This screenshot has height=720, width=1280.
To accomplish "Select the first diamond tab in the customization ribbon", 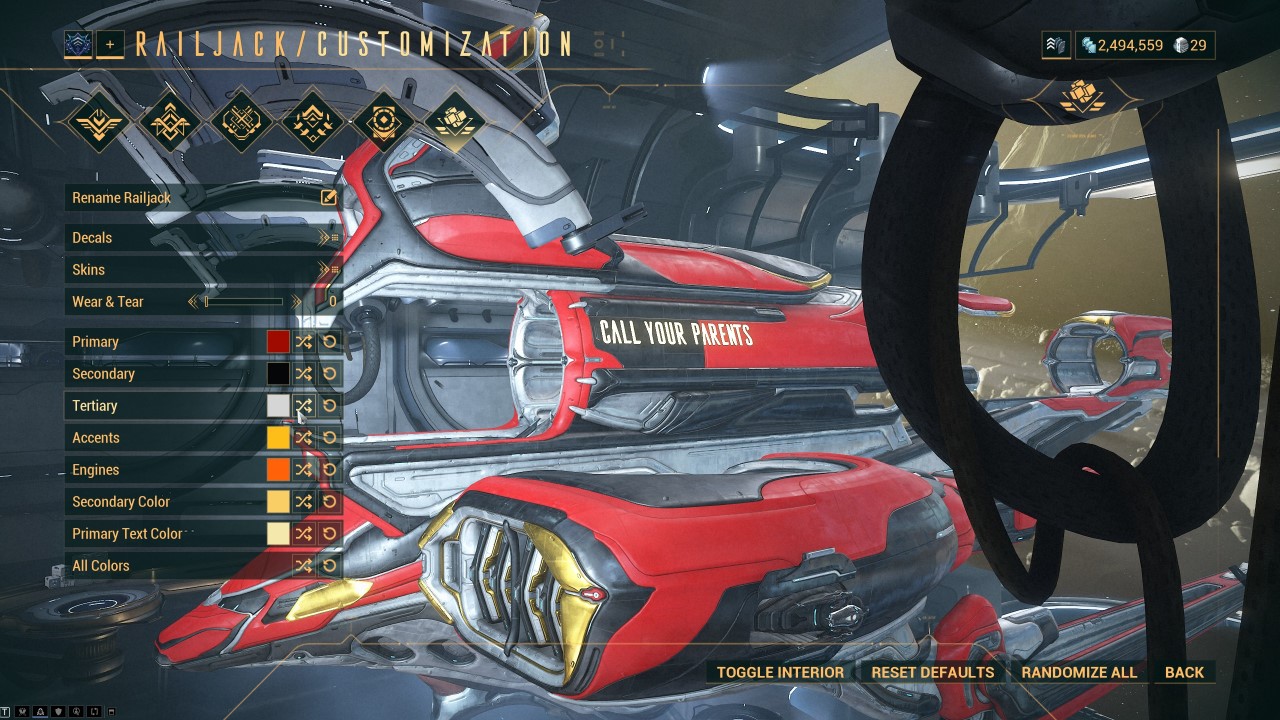I will point(98,122).
